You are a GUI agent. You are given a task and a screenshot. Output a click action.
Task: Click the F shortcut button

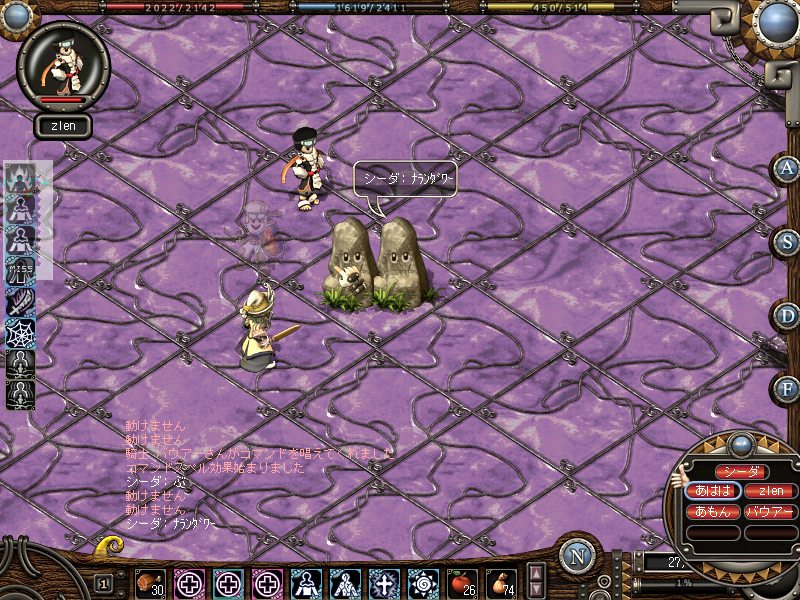tap(787, 387)
